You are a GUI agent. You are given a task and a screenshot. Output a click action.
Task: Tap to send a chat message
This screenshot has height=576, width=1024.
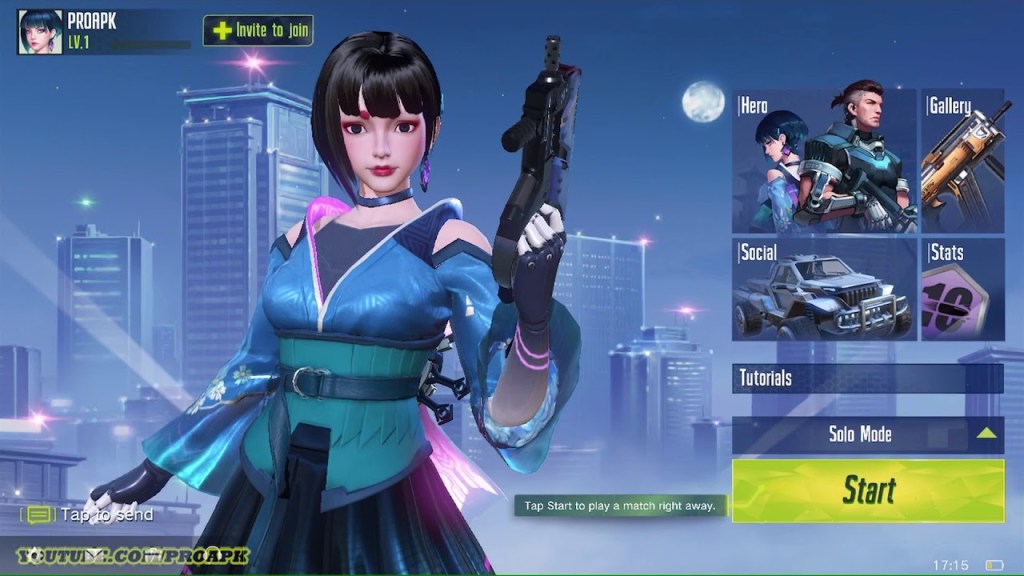[x=92, y=515]
